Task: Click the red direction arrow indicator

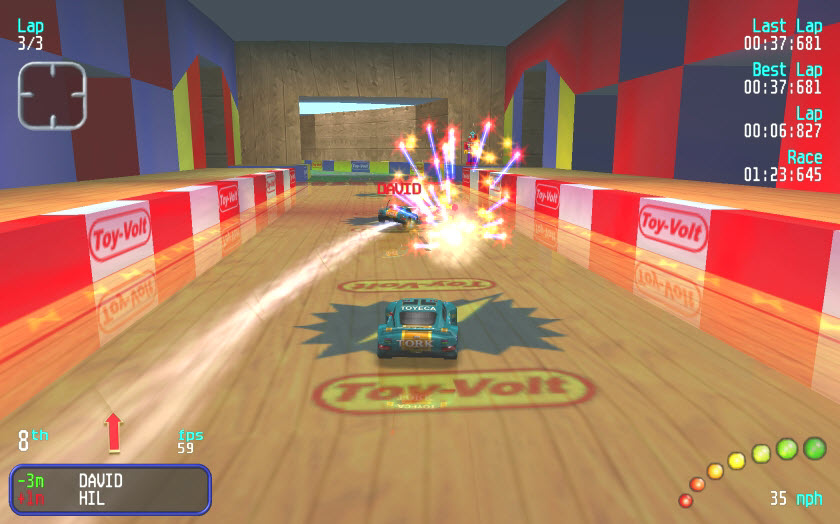Action: point(113,432)
